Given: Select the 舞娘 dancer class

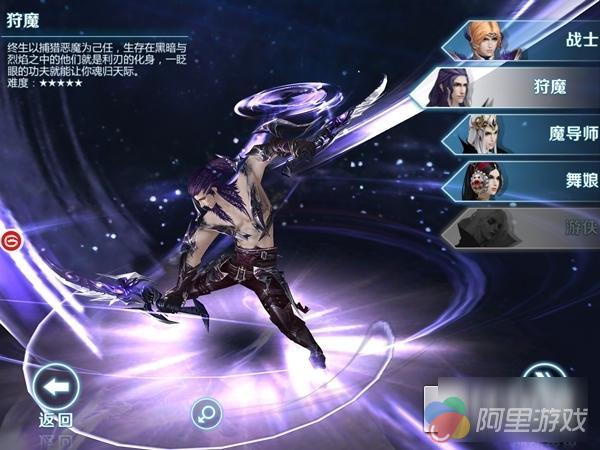Looking at the screenshot, I should [x=530, y=180].
